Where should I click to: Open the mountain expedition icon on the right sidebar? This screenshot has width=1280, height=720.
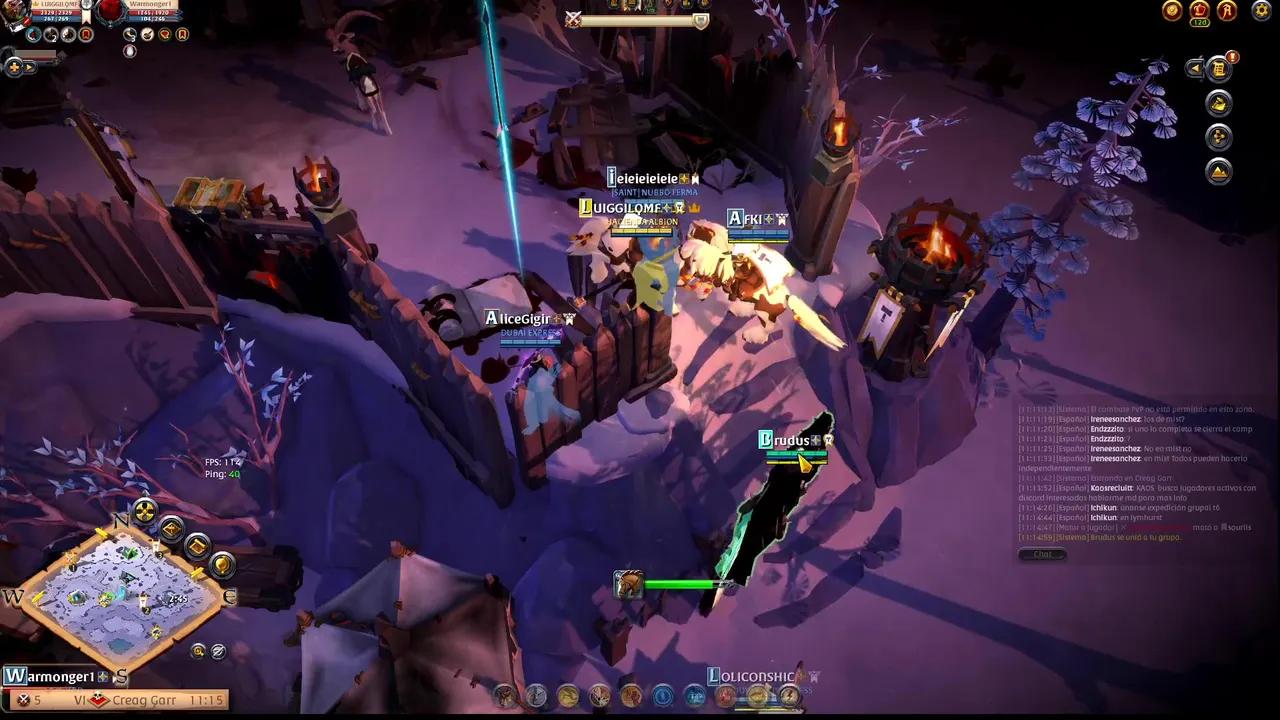coord(1218,172)
